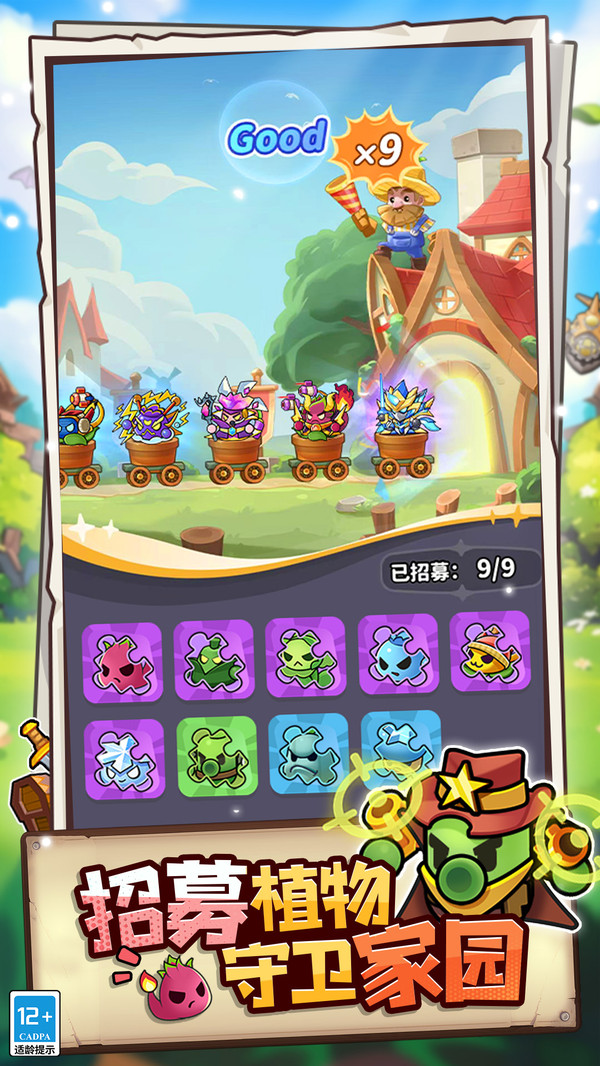Pick the green peashooter puzzle tile

(212, 757)
